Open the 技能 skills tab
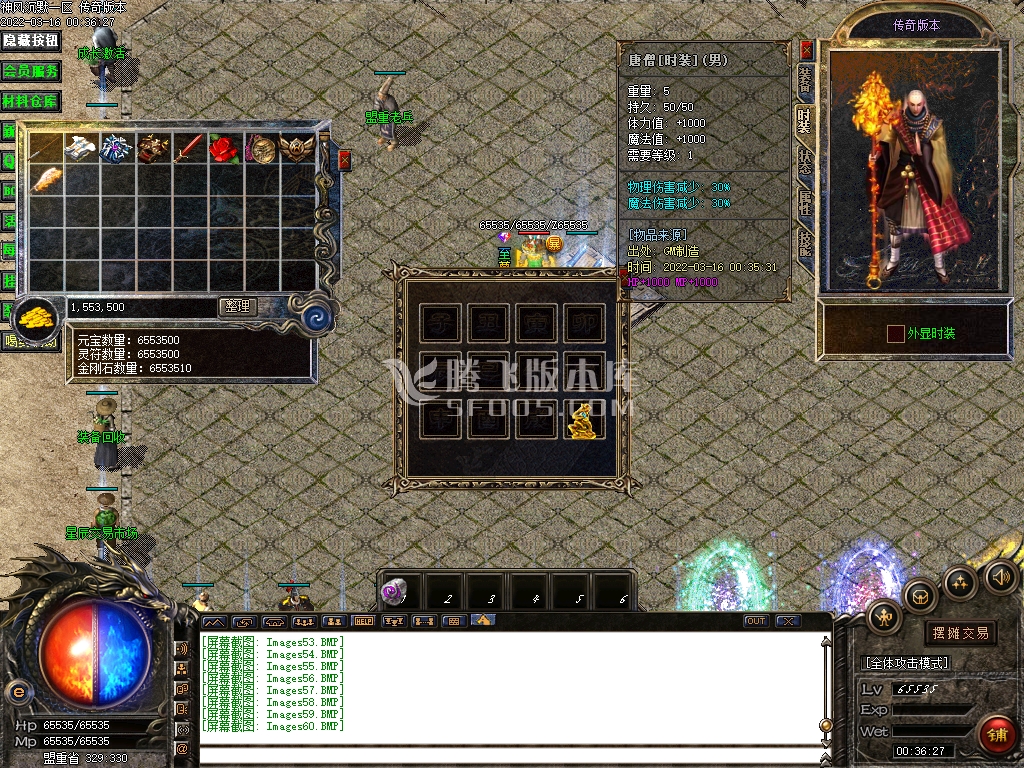The height and width of the screenshot is (768, 1024). point(805,243)
